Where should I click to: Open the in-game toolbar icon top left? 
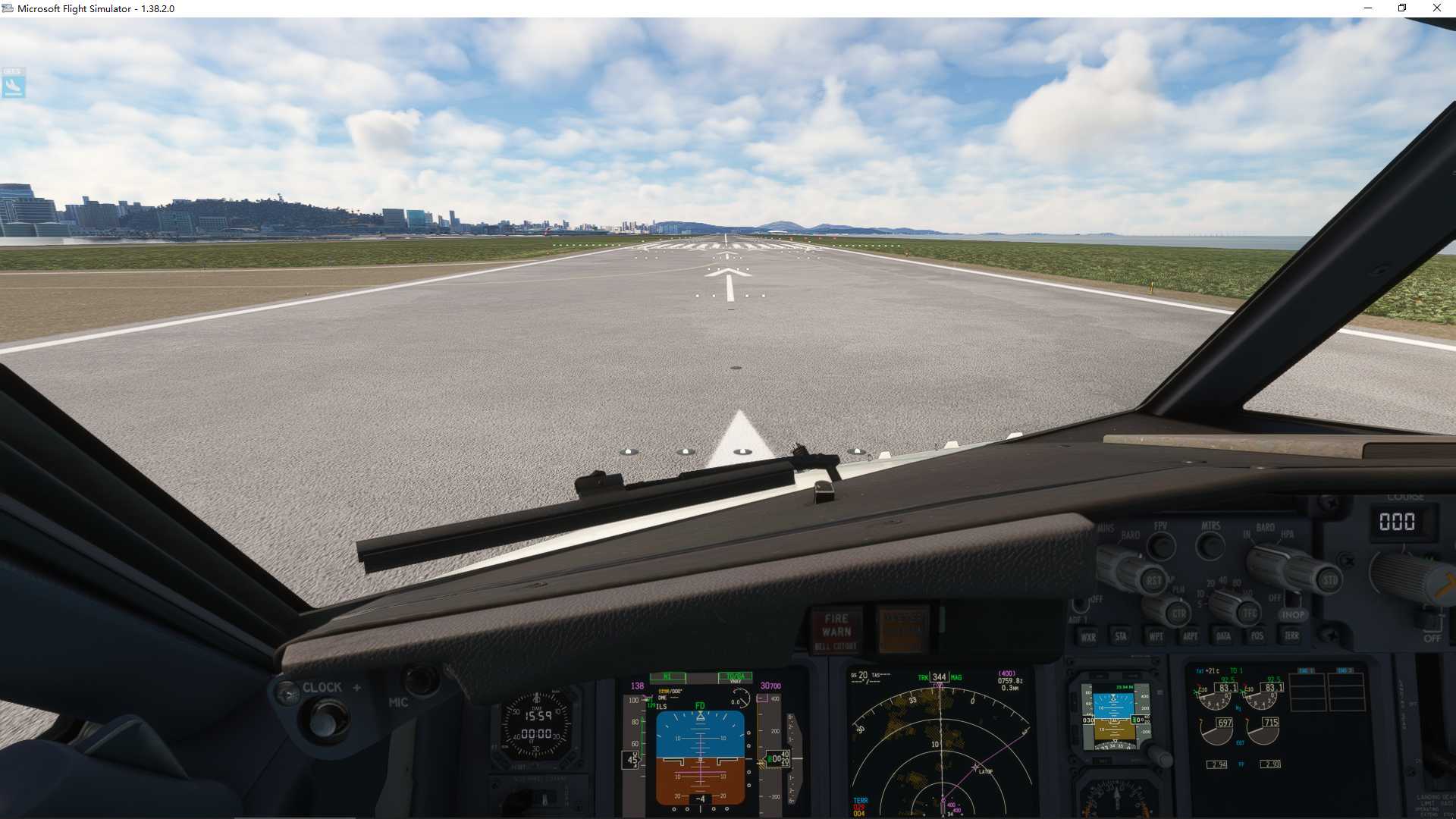(x=12, y=85)
